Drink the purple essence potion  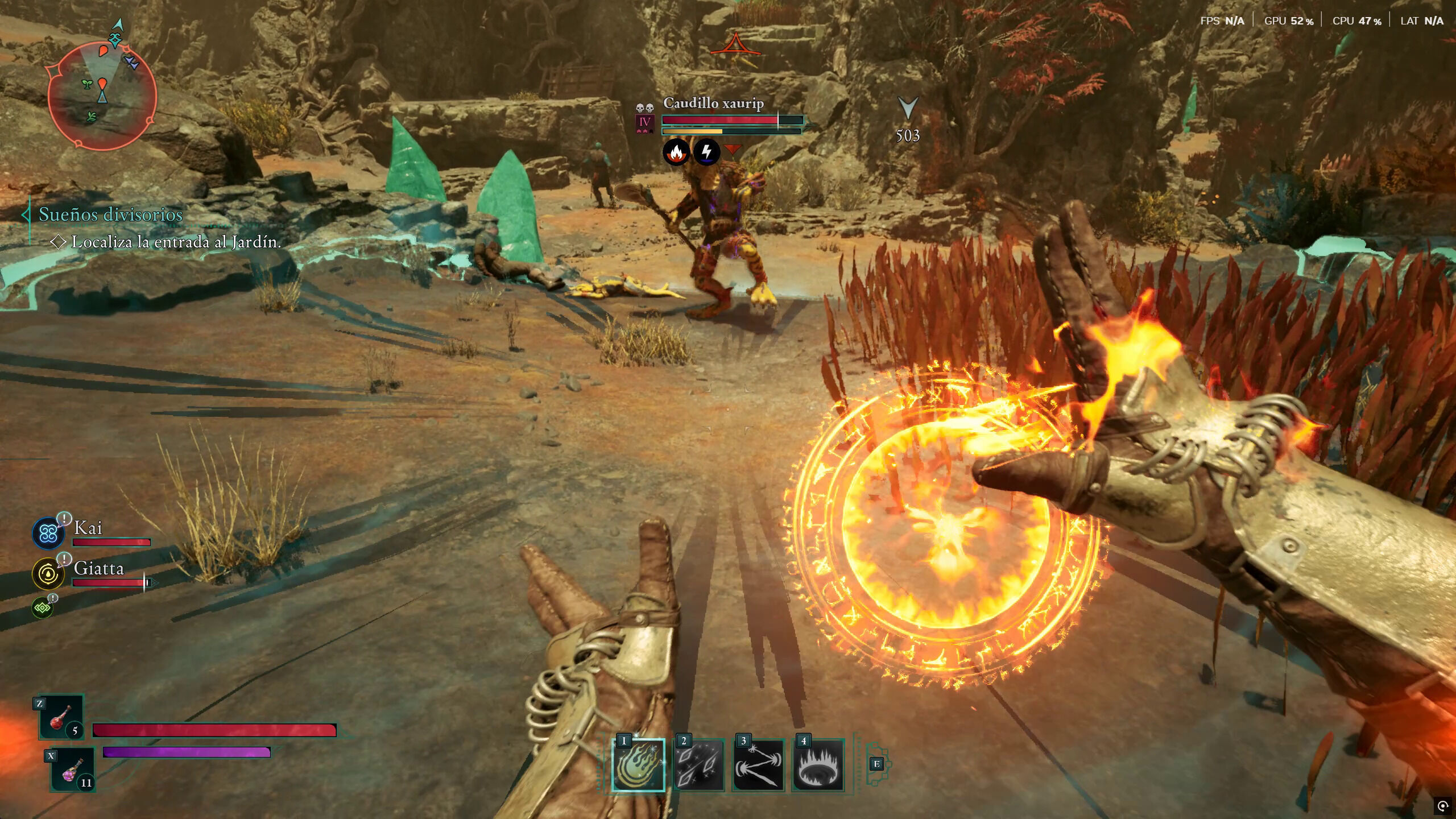73,771
